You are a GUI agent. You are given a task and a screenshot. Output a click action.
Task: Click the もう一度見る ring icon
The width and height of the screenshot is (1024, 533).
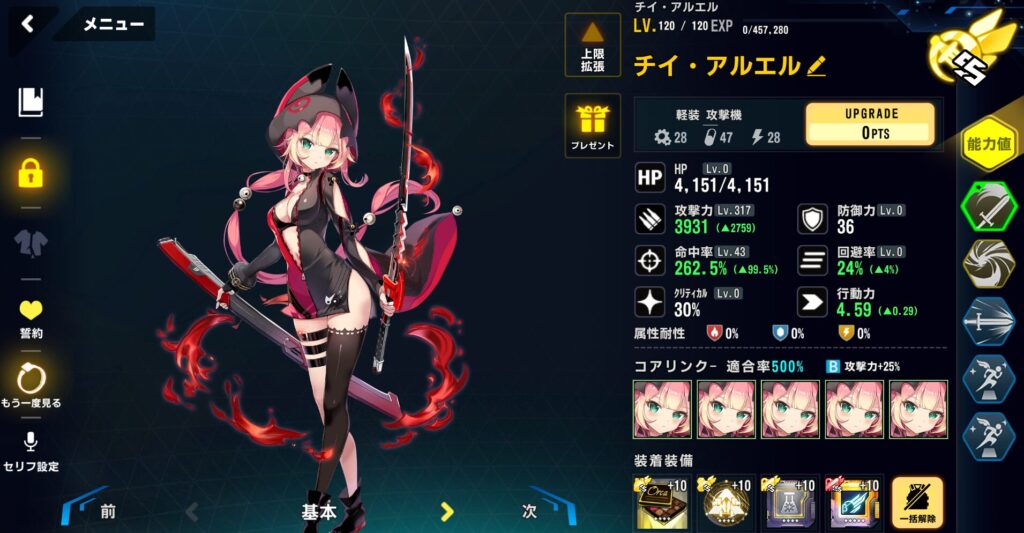[x=31, y=384]
